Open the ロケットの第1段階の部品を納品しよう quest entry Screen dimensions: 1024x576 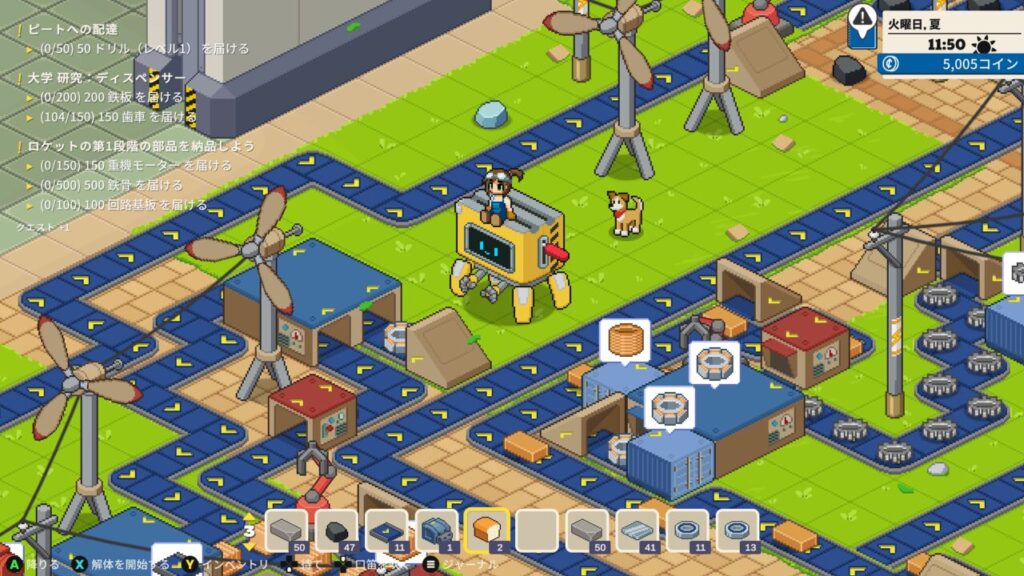140,145
